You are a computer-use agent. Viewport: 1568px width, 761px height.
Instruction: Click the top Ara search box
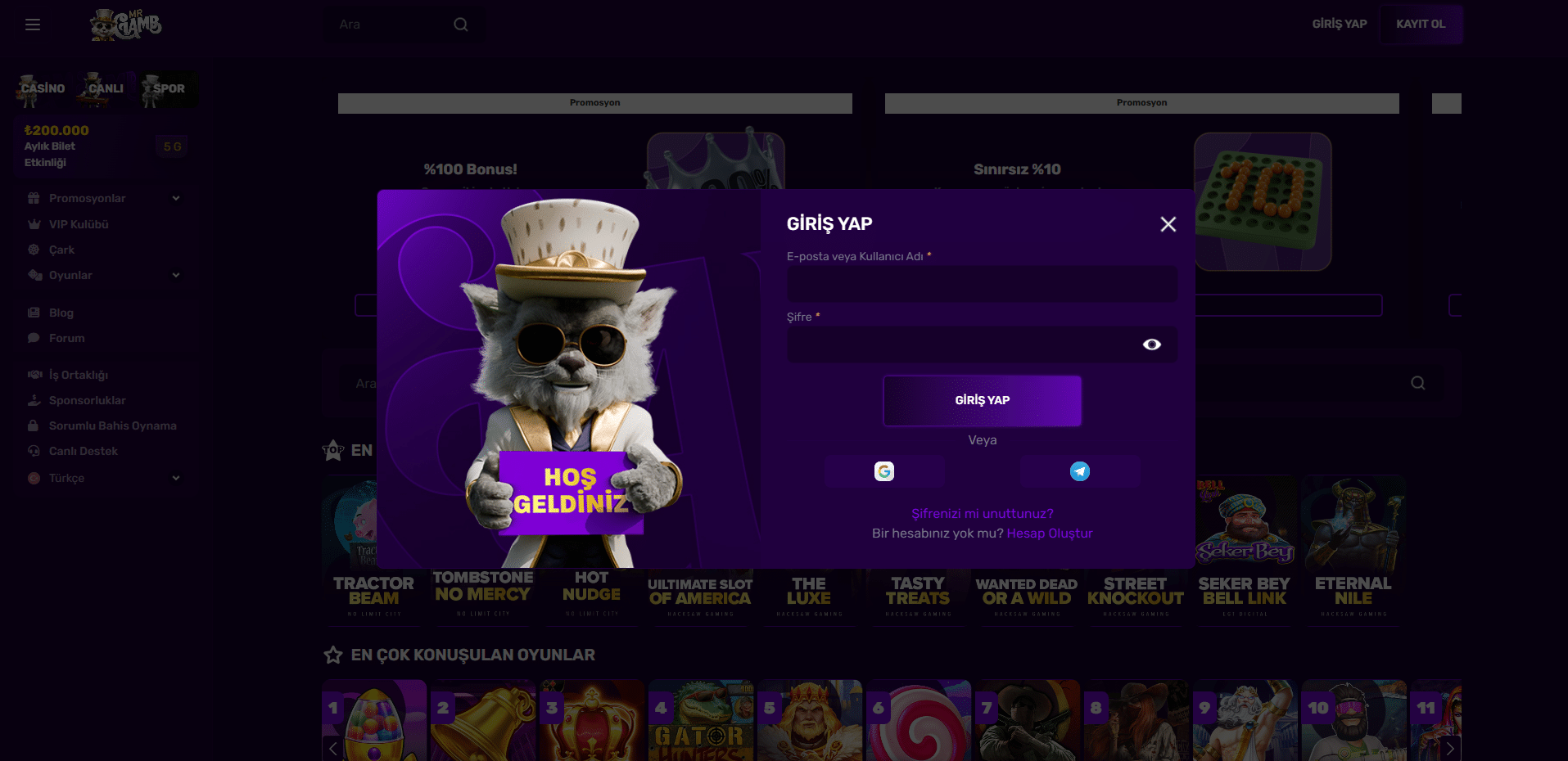[x=393, y=25]
